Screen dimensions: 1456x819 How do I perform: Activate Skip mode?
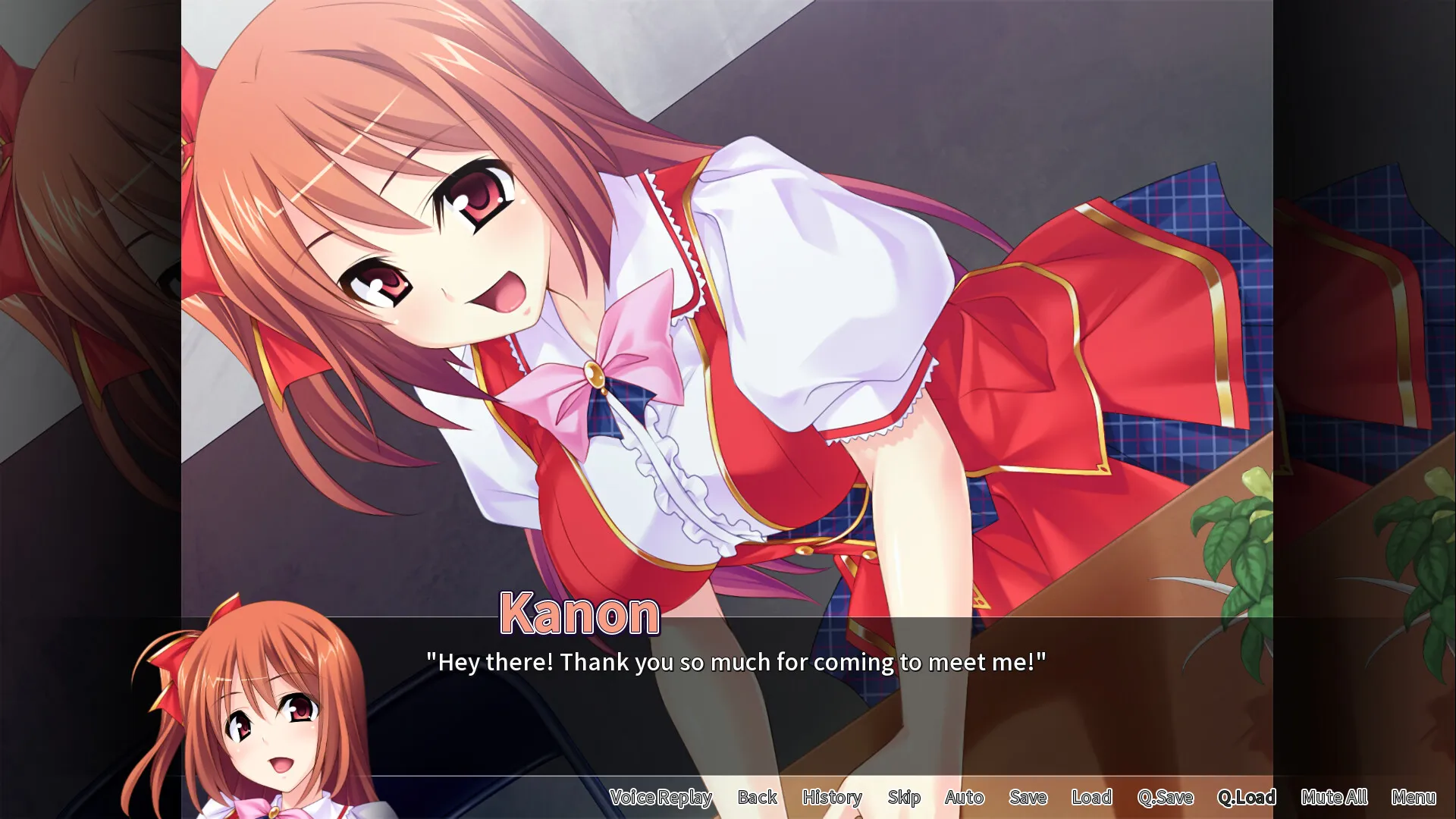(904, 797)
